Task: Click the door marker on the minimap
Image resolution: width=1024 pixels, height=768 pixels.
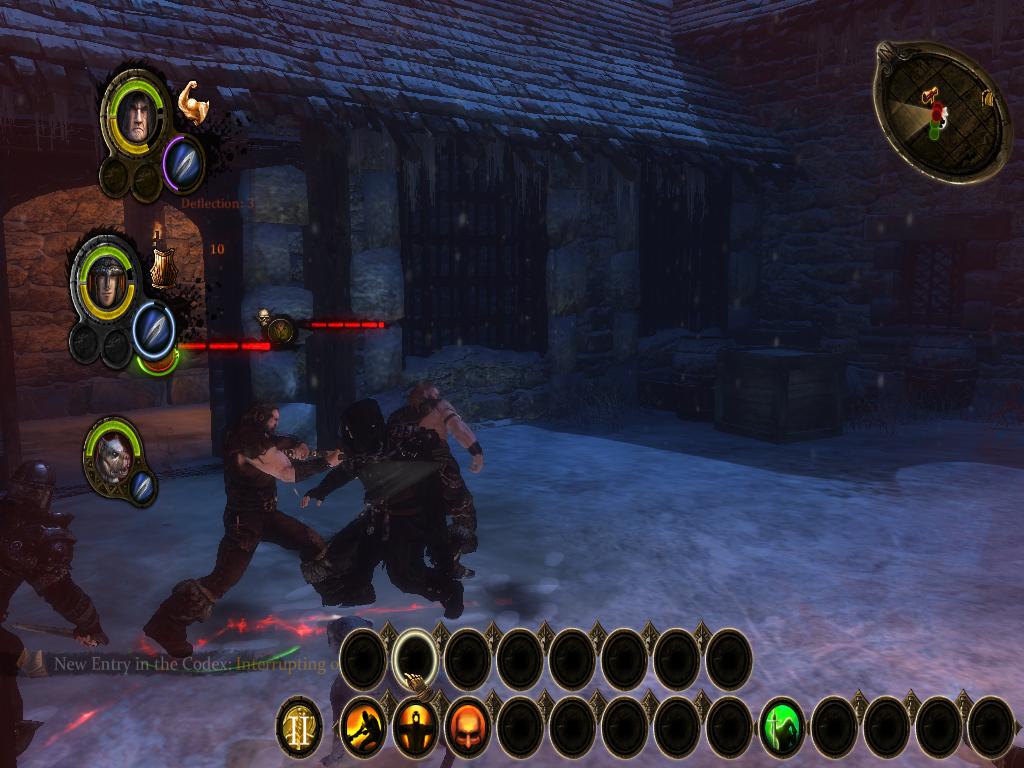Action: 987,98
